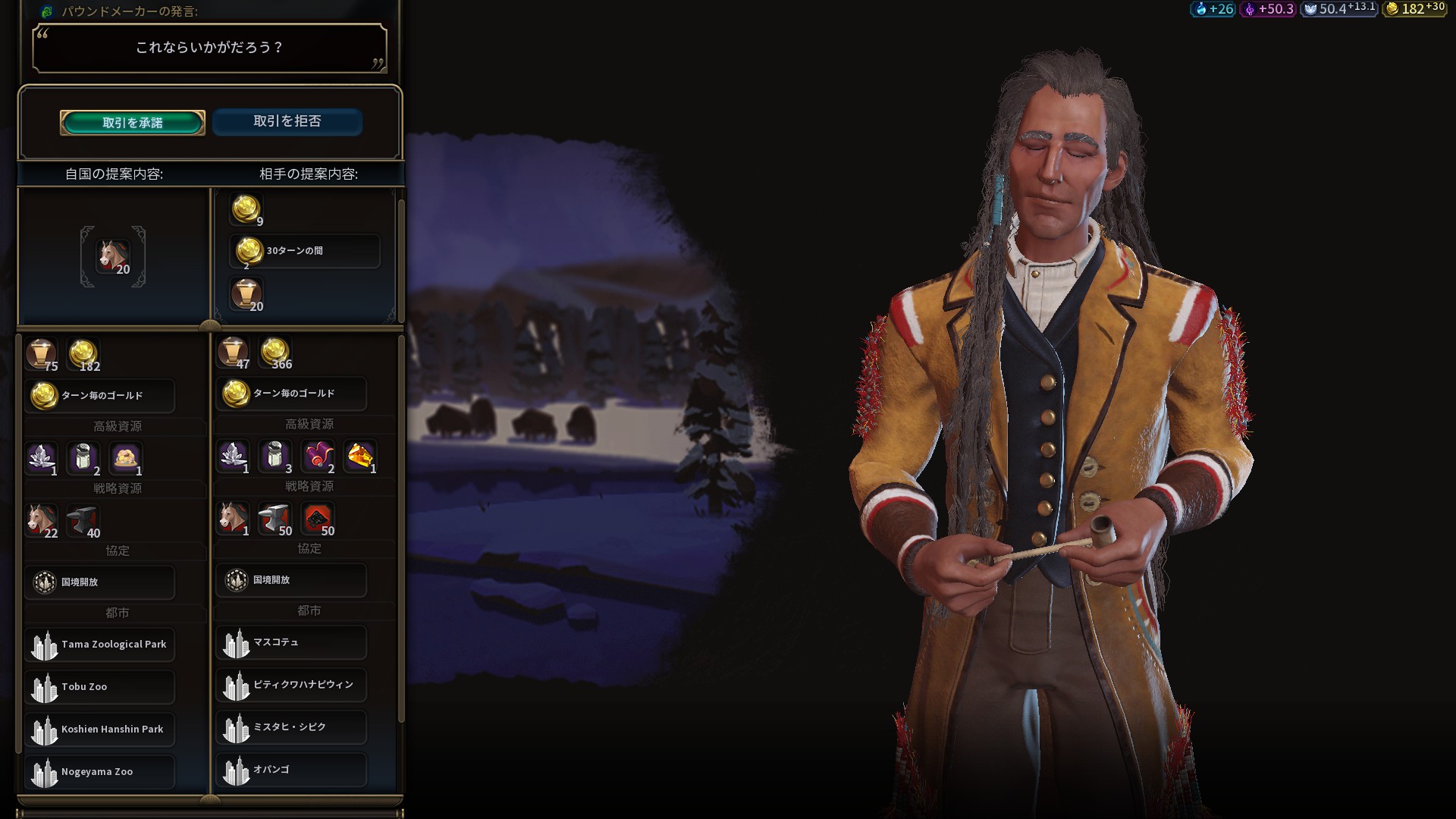Accept the trade deal
This screenshot has height=819, width=1456.
(133, 123)
